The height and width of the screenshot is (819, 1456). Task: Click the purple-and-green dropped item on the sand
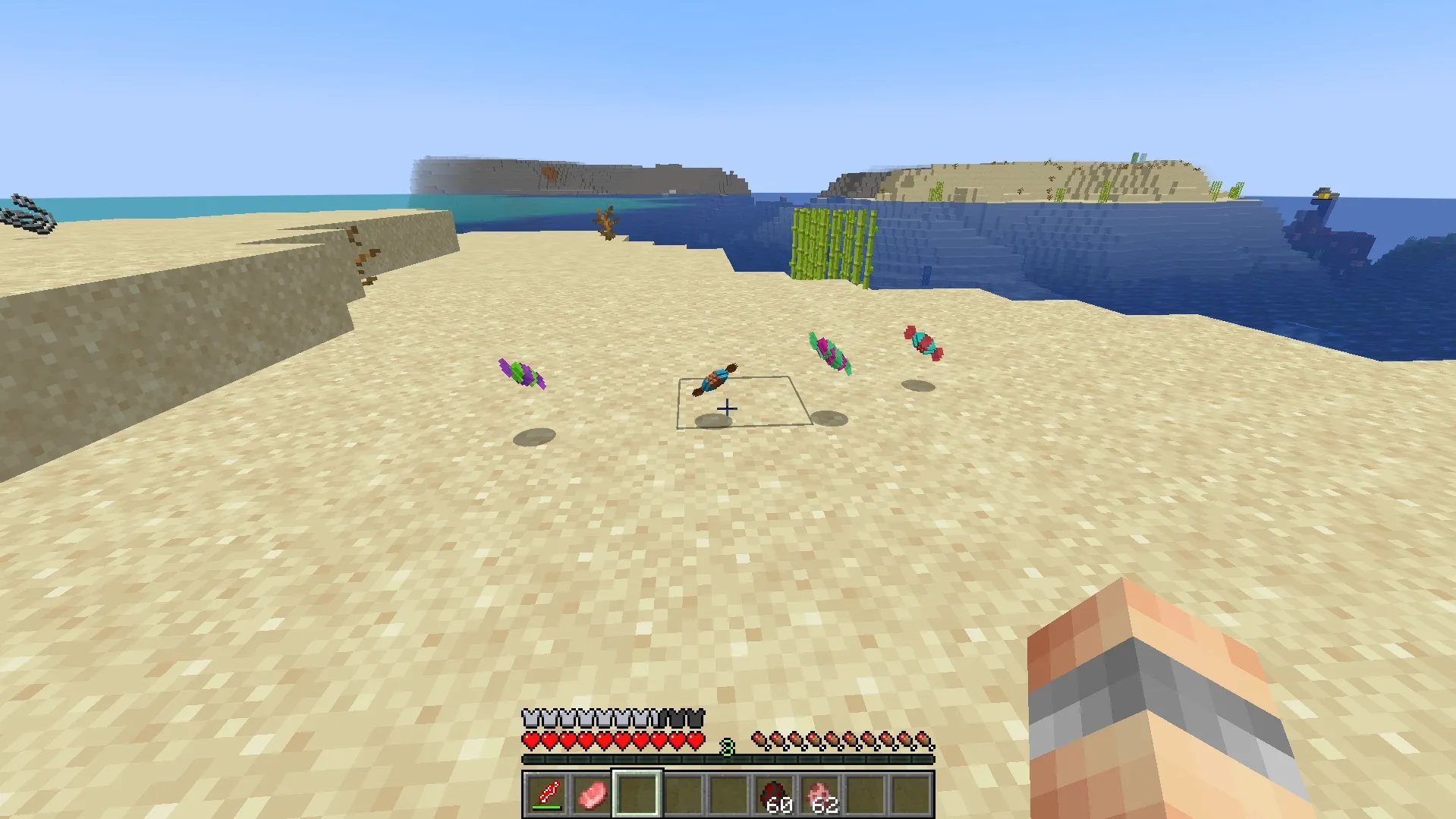tap(520, 373)
